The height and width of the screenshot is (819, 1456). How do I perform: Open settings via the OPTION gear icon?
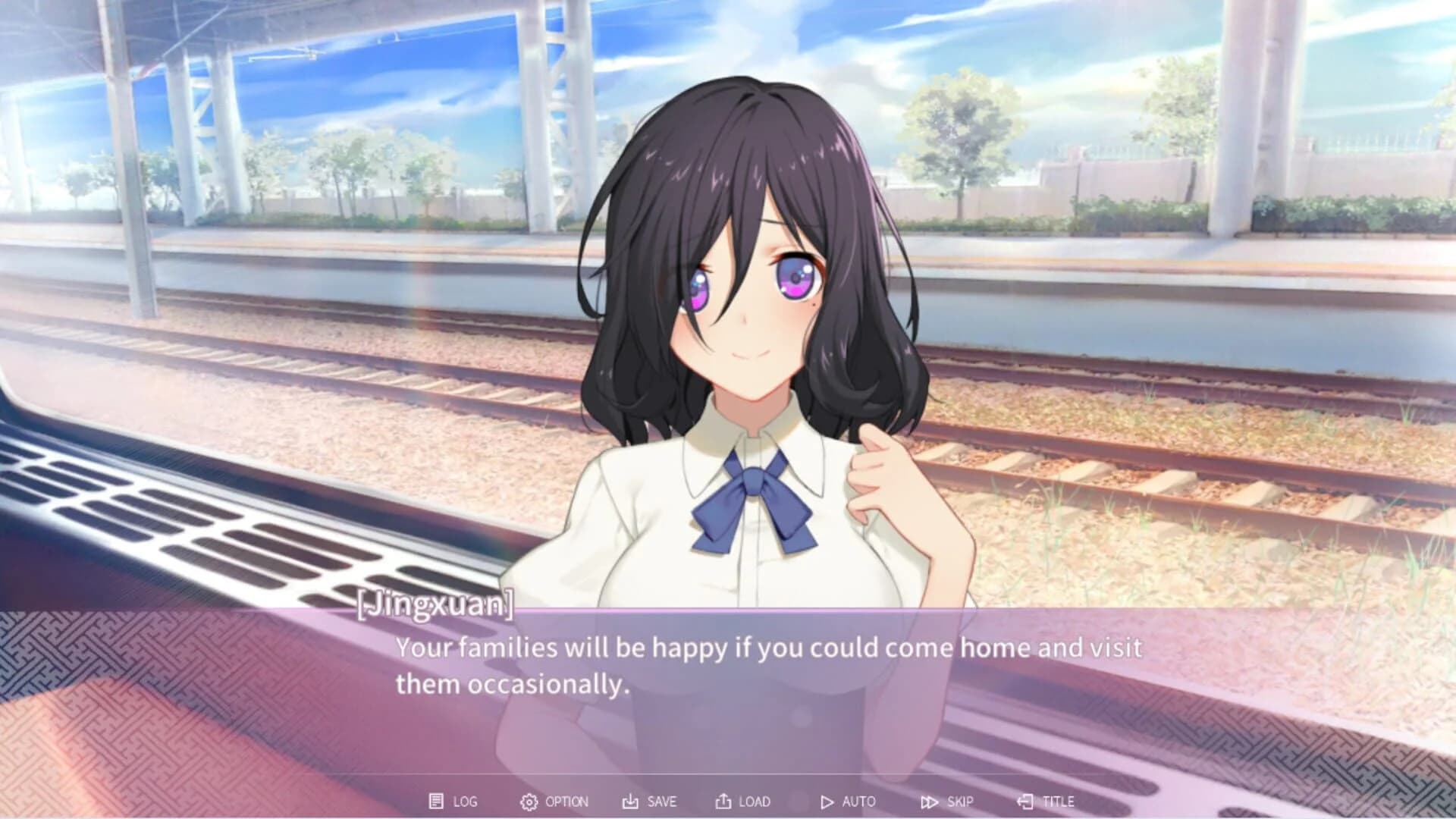pyautogui.click(x=530, y=801)
